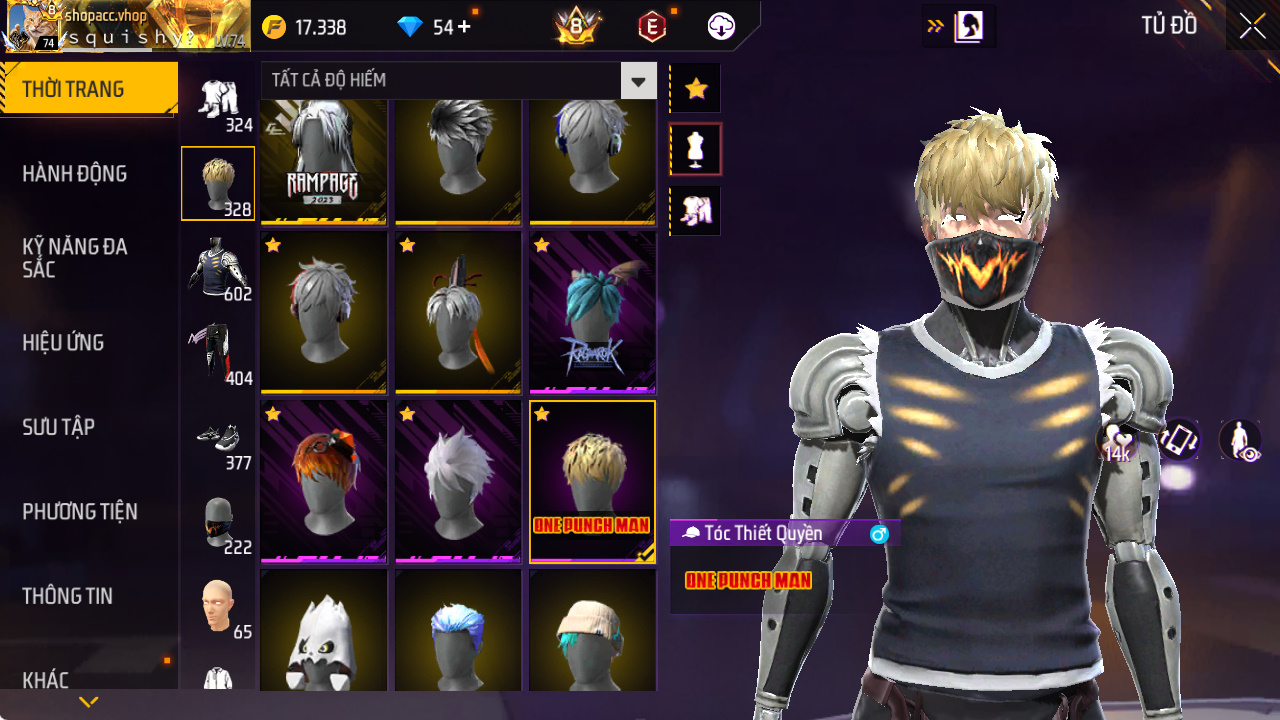Toggle the favorites star filter panel

pyautogui.click(x=695, y=88)
